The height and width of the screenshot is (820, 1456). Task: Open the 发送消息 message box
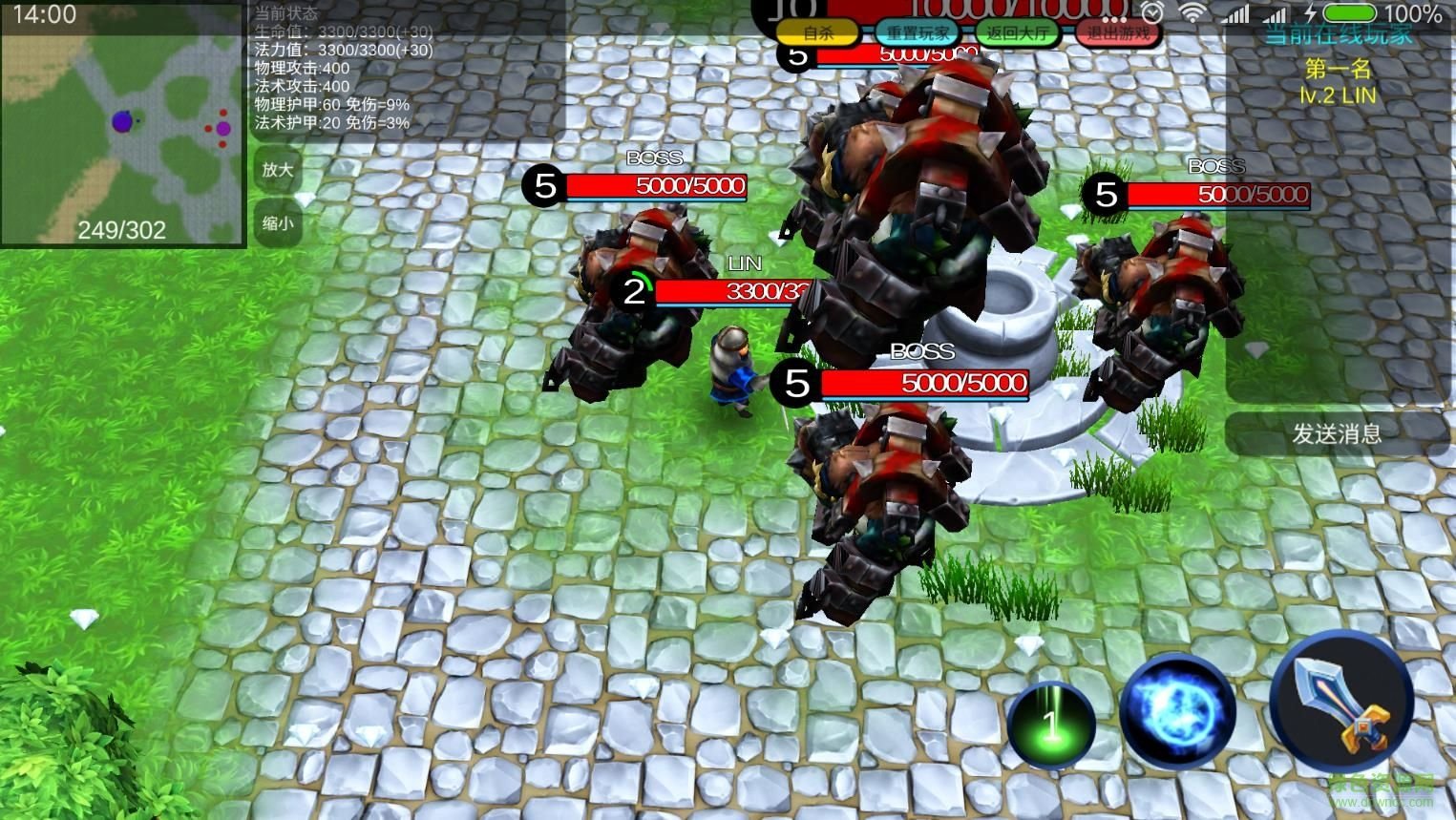tap(1337, 433)
